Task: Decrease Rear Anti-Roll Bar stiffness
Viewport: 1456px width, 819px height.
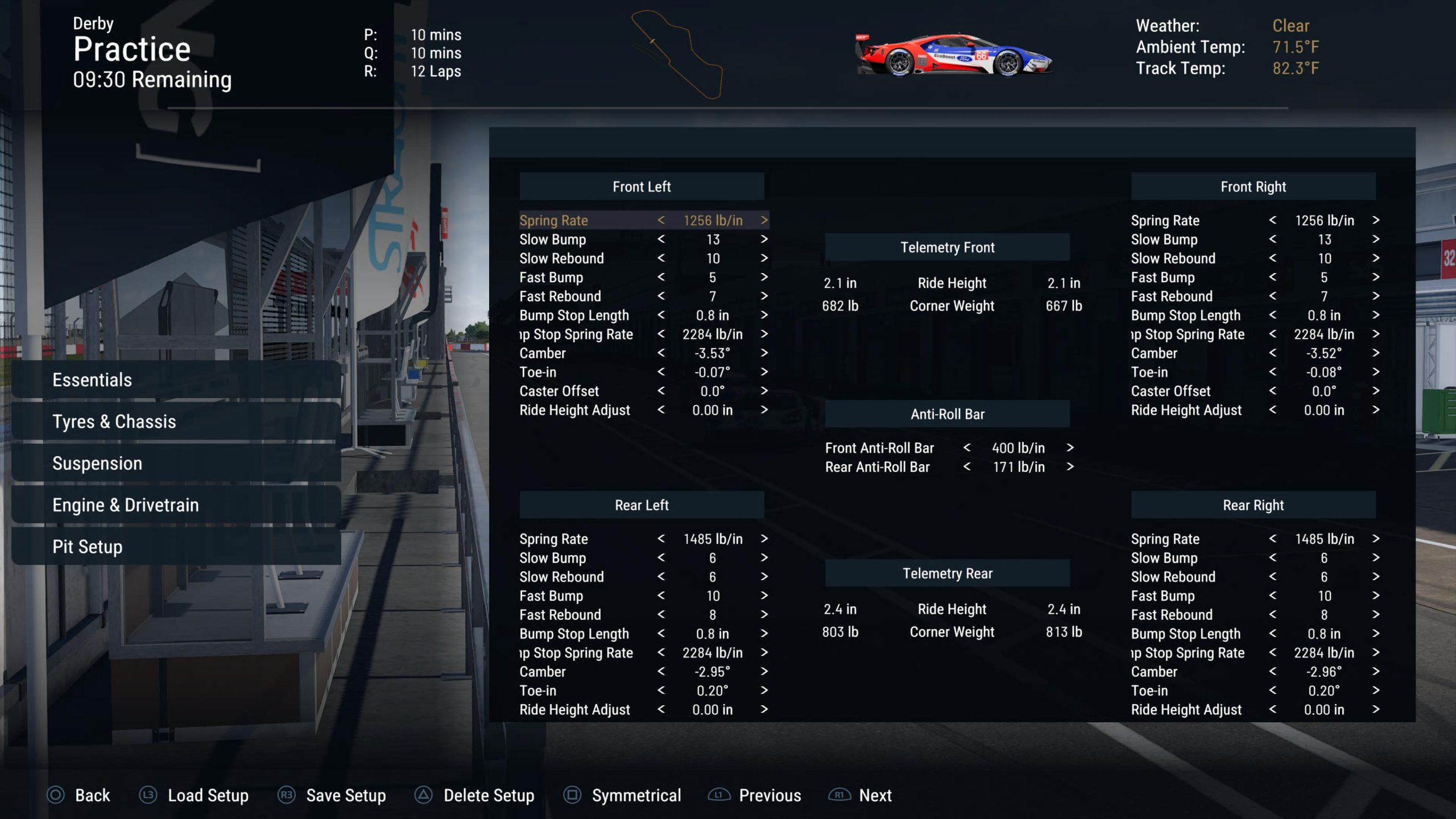Action: tap(967, 467)
